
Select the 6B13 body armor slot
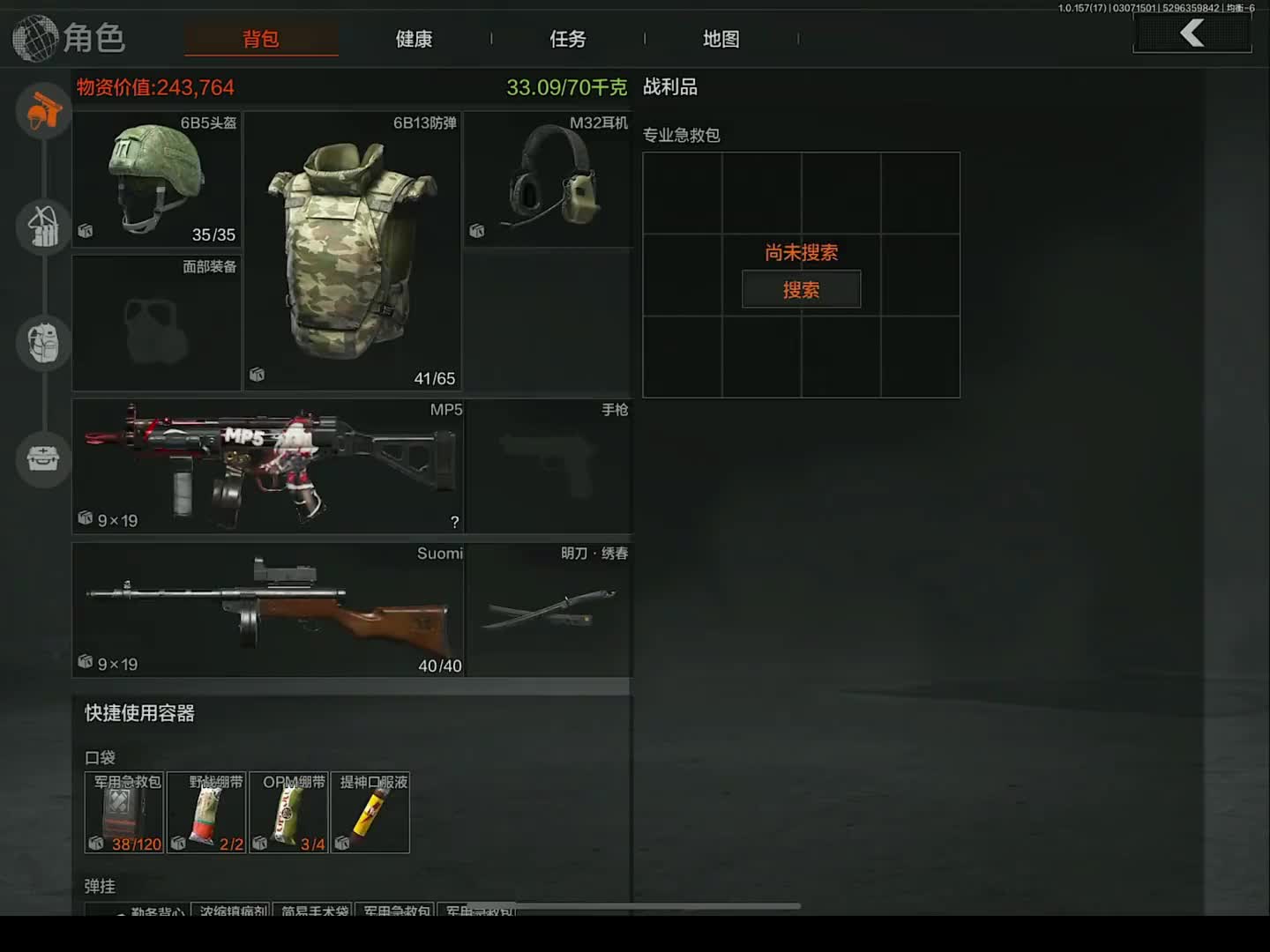point(352,251)
